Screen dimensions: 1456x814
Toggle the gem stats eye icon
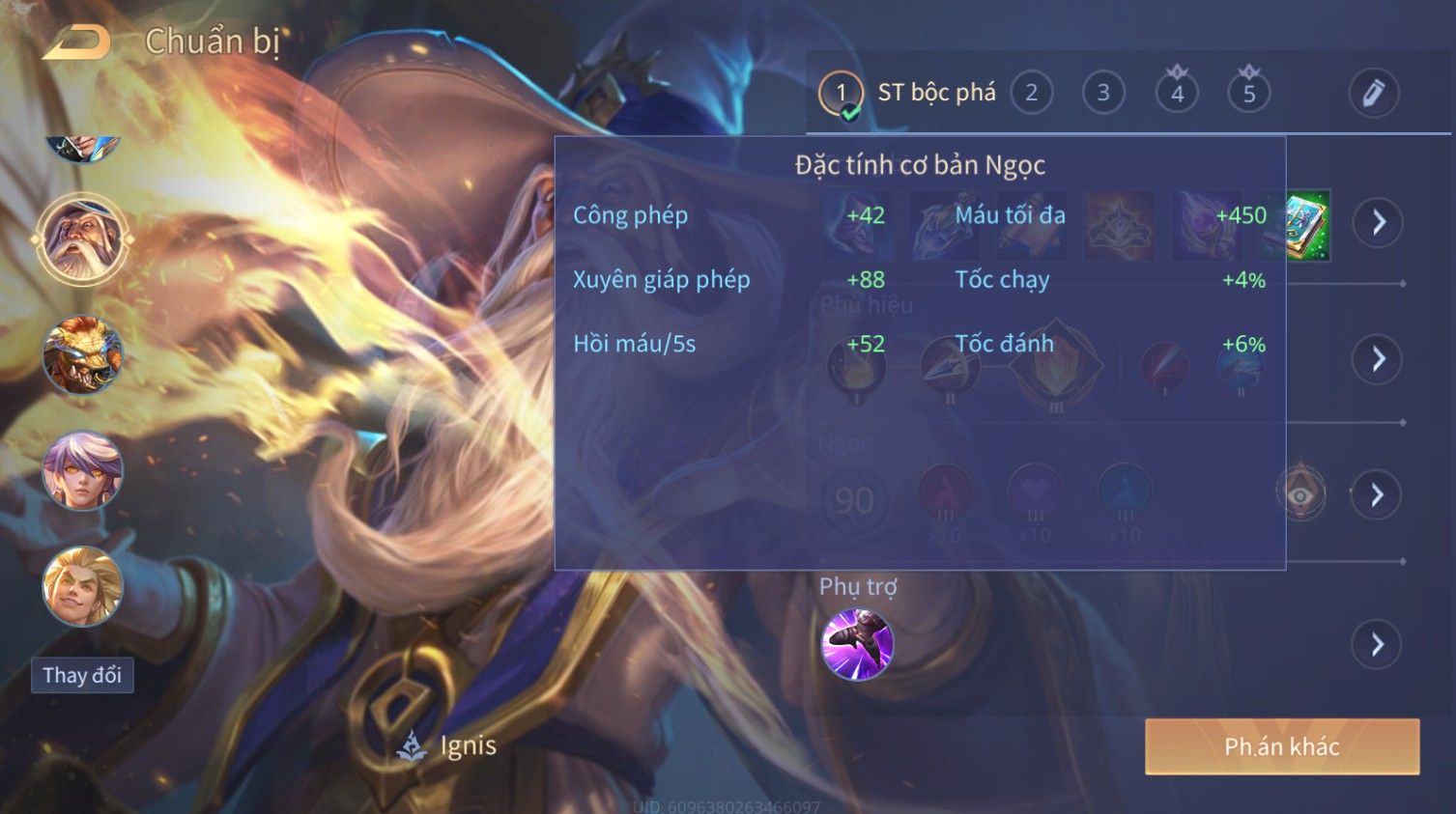click(1300, 494)
